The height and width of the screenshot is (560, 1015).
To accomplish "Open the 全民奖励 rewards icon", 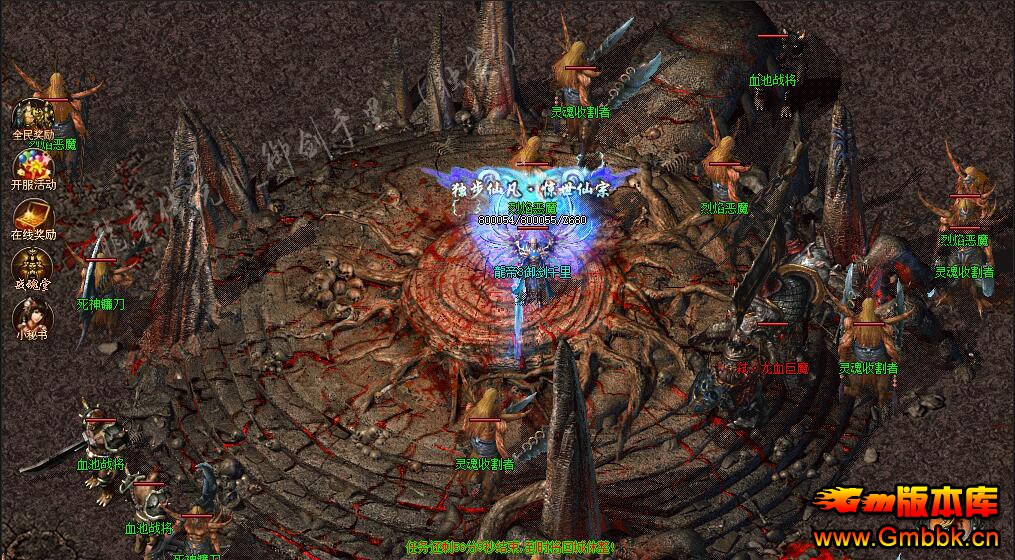I will point(30,115).
